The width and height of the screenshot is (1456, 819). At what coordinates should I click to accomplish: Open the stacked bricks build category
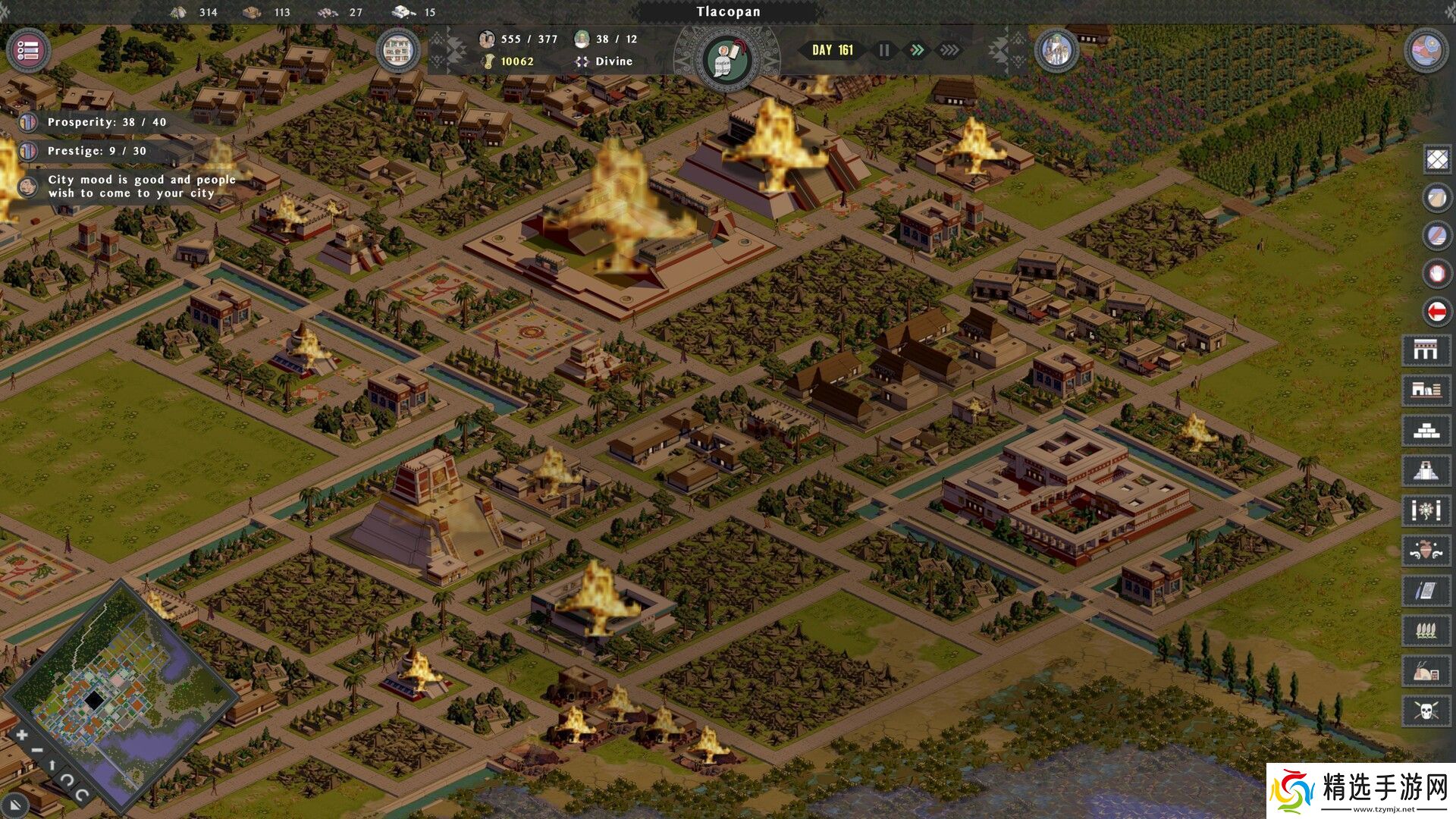coord(1426,431)
